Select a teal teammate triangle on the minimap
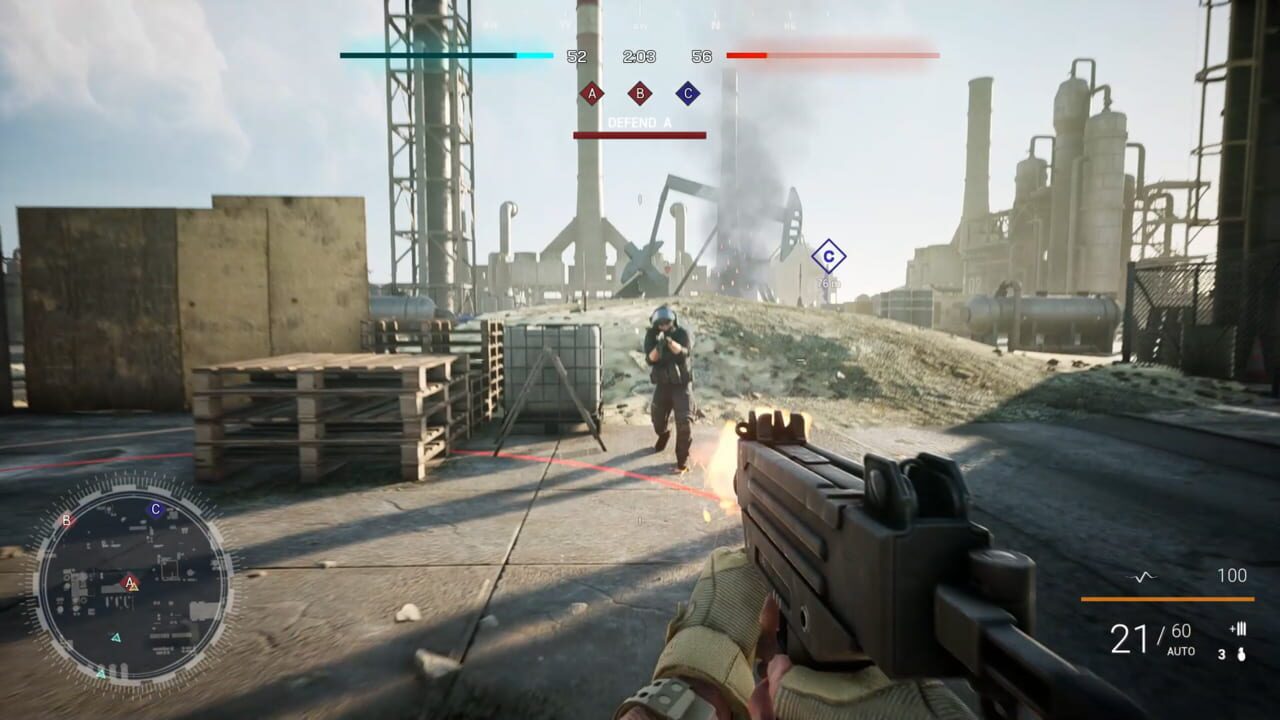This screenshot has height=720, width=1280. click(117, 638)
